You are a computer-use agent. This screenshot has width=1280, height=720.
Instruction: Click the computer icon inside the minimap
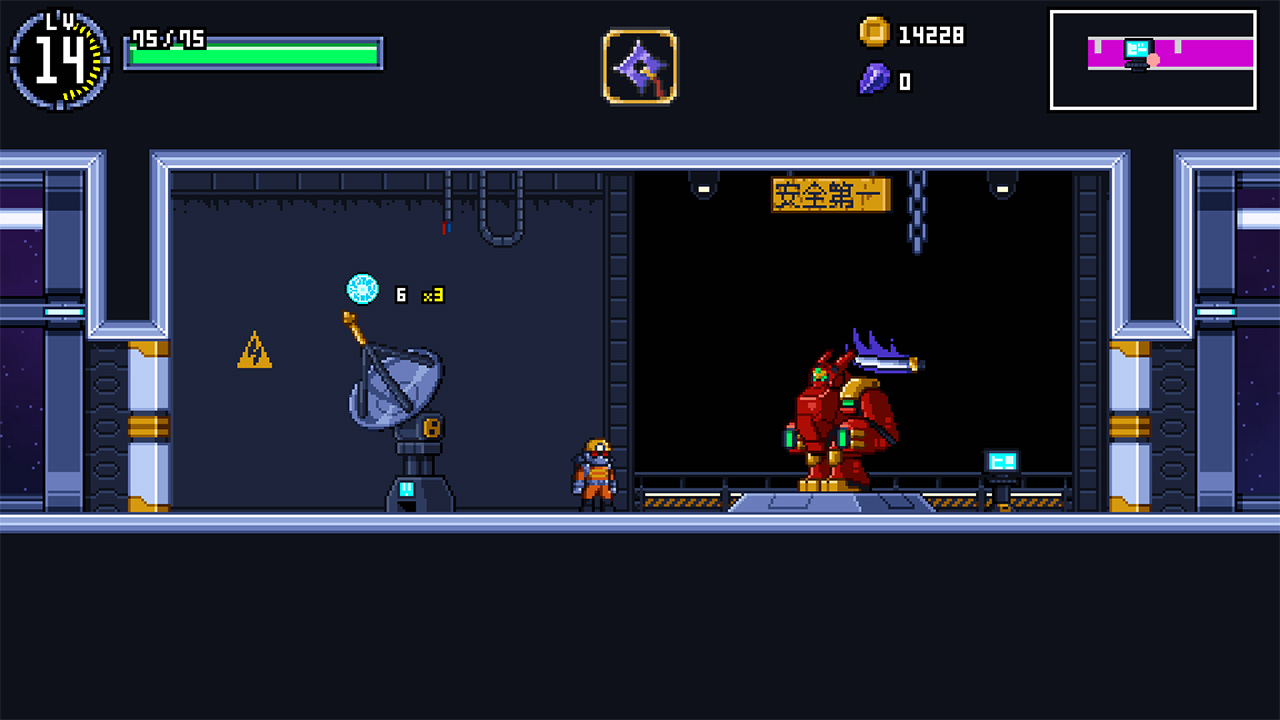[1137, 47]
